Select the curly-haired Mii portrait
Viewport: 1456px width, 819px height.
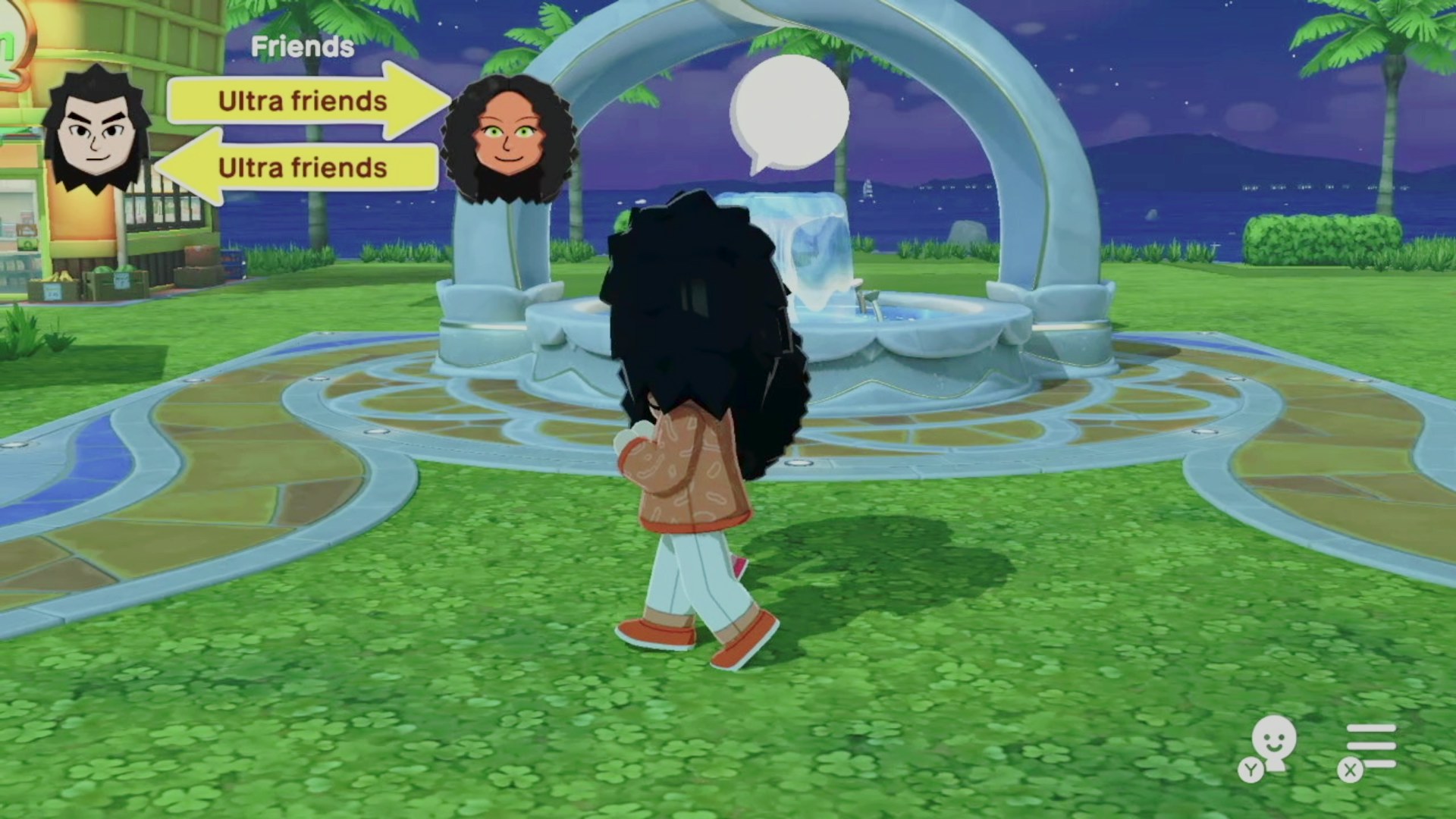pos(508,140)
